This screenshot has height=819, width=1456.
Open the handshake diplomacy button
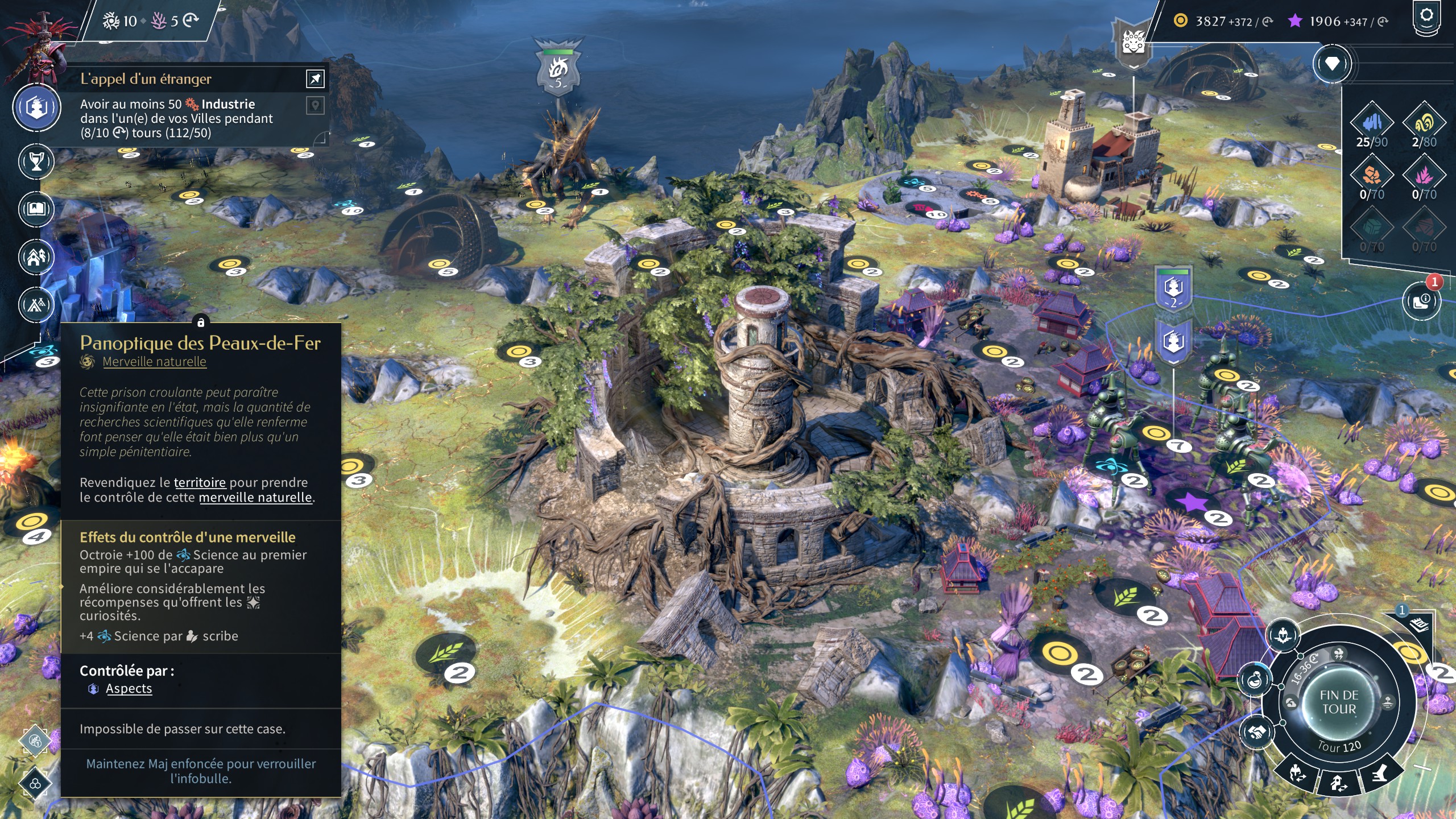pos(1256,732)
